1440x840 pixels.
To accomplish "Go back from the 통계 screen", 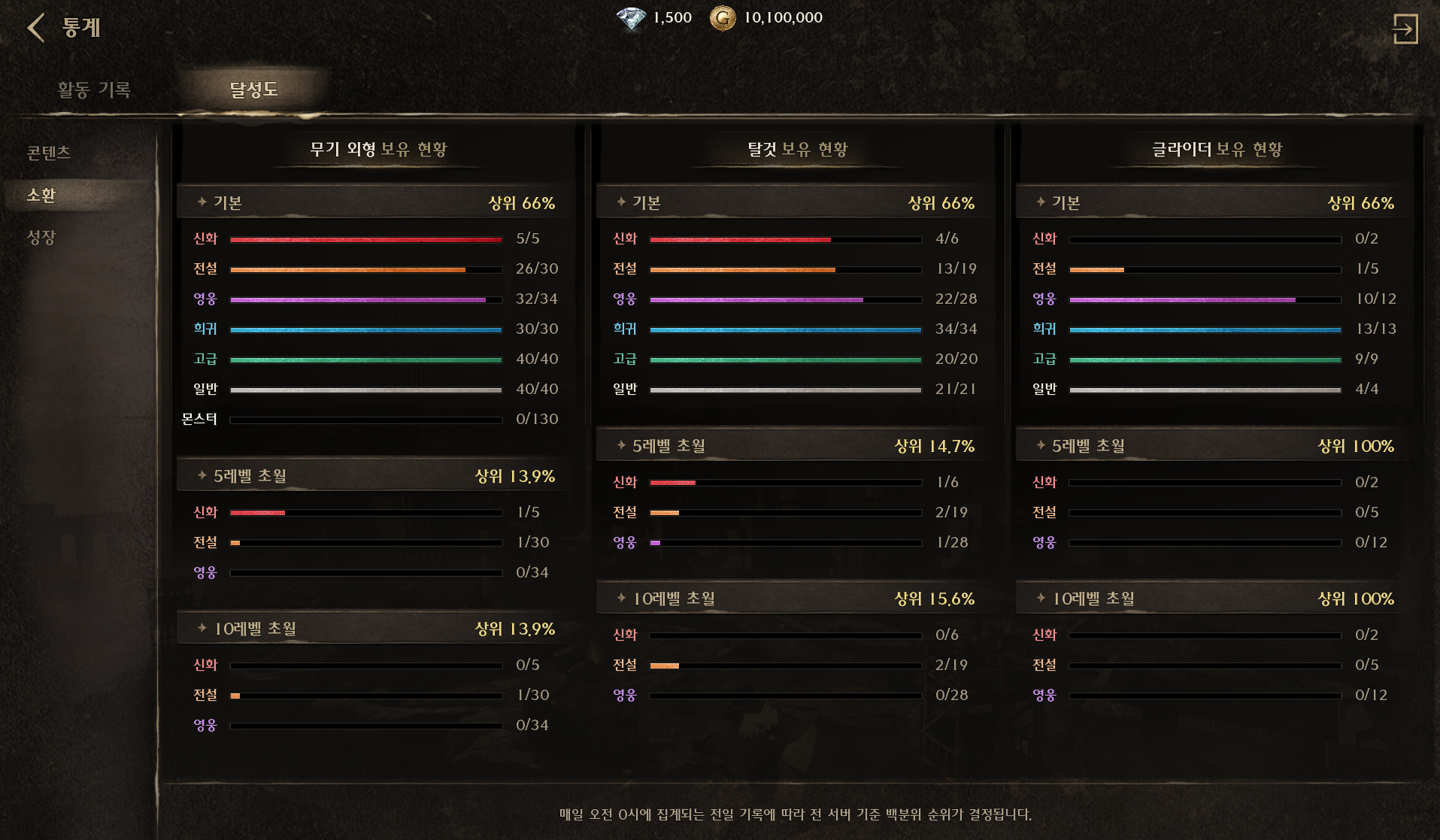I will pyautogui.click(x=36, y=28).
